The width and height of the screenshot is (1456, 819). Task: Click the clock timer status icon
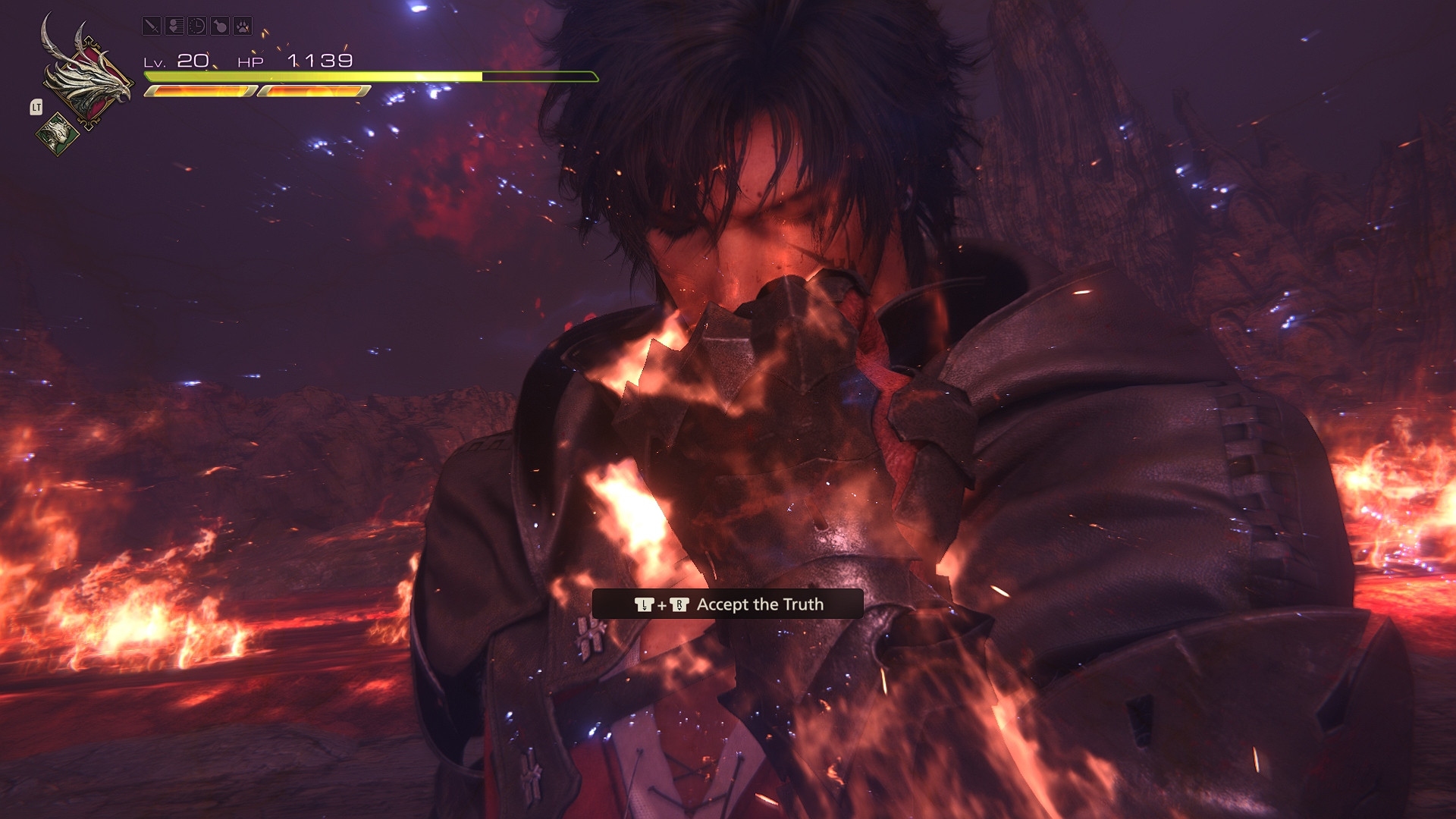(x=197, y=26)
